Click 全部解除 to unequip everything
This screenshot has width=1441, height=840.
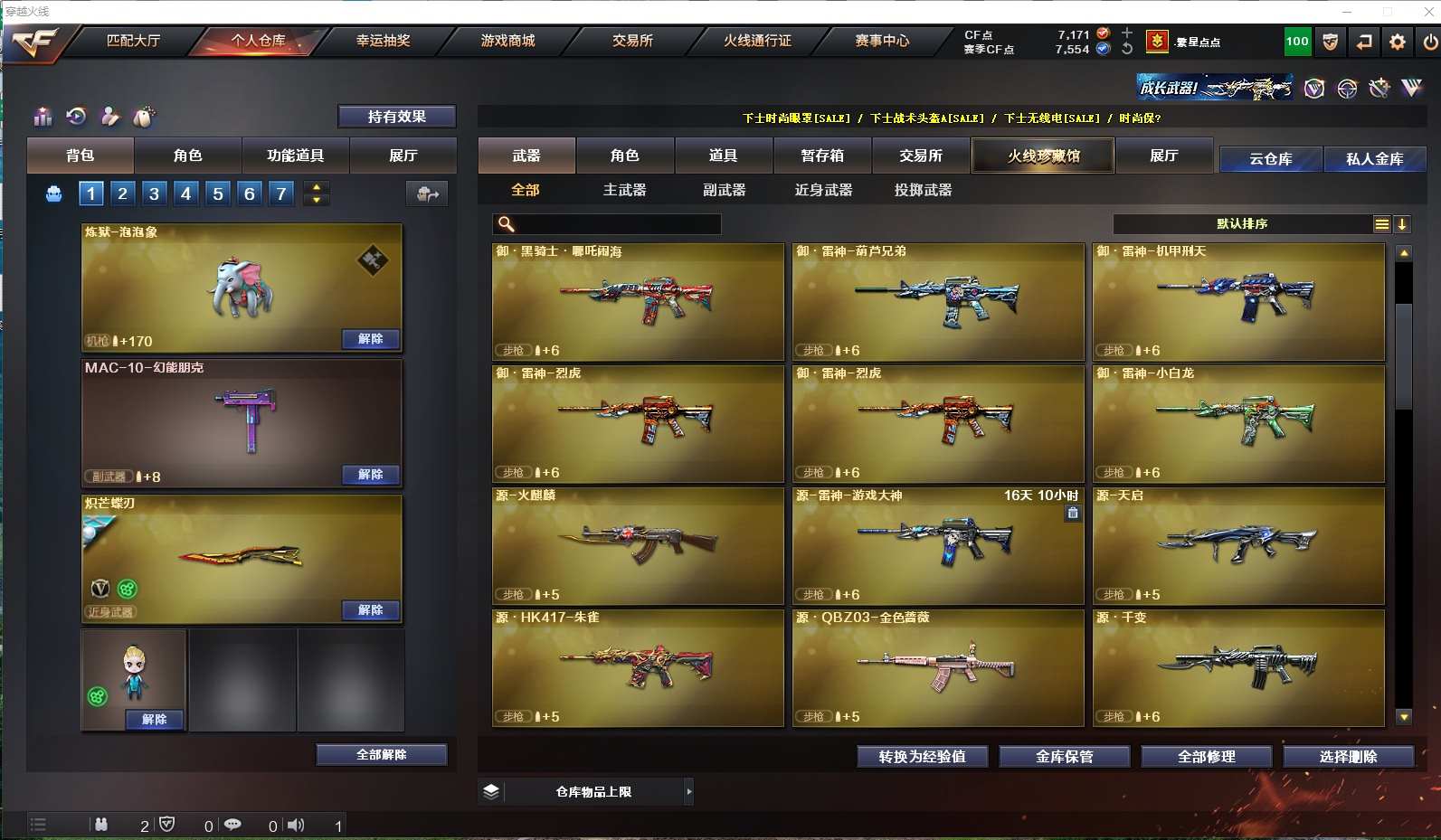[x=382, y=755]
